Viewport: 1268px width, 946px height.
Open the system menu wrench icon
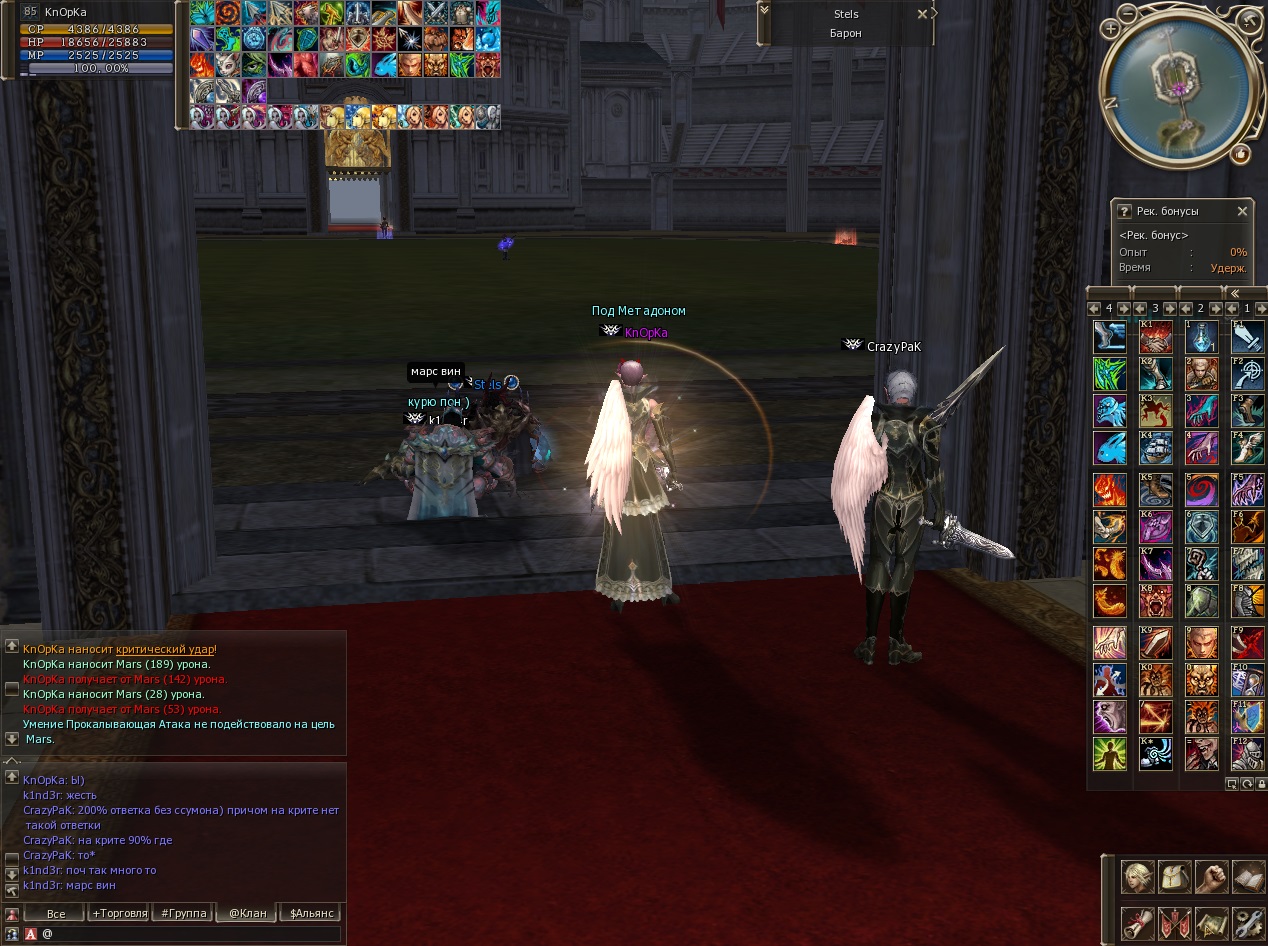1249,921
